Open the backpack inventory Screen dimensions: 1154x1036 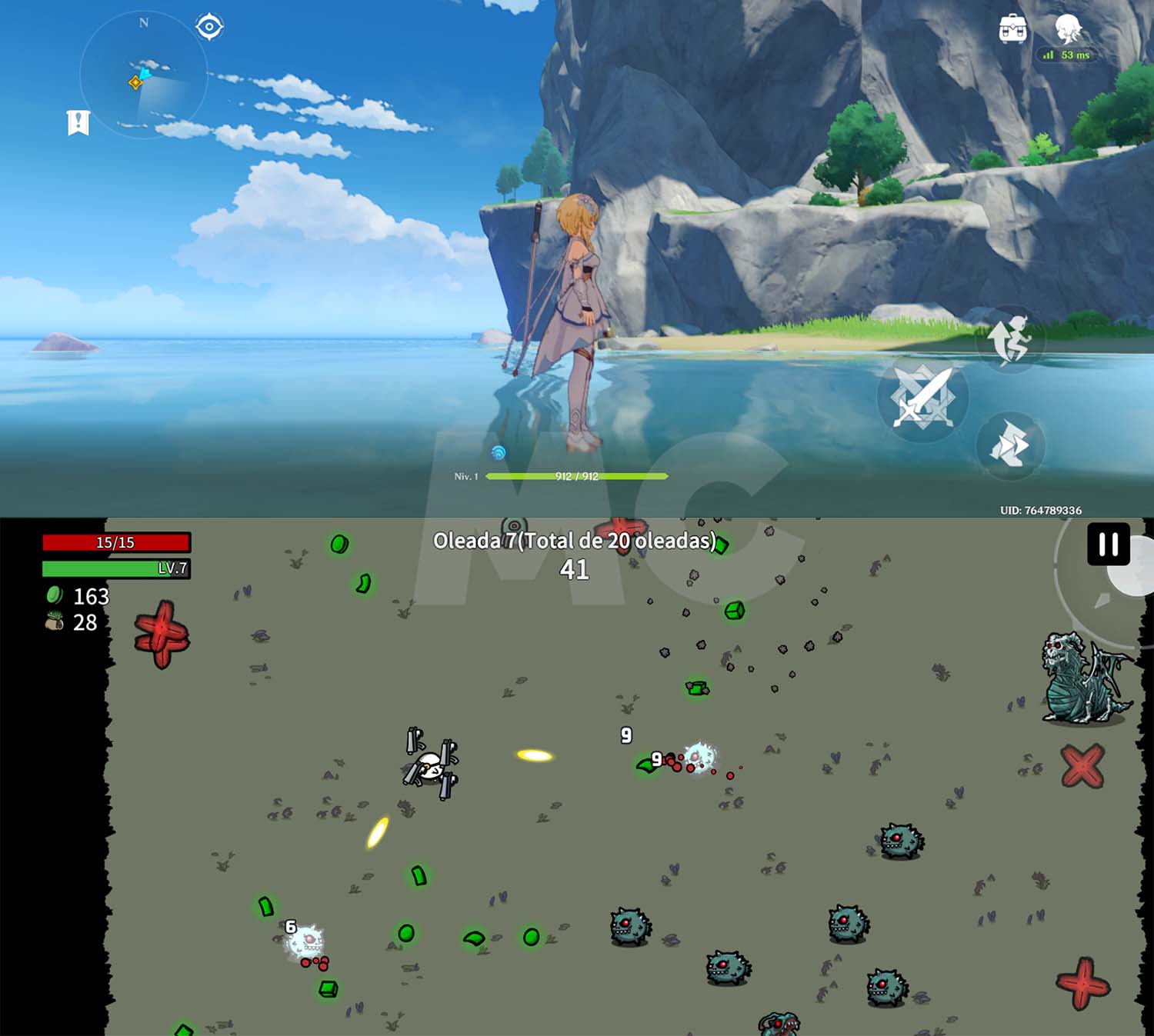click(x=1012, y=29)
